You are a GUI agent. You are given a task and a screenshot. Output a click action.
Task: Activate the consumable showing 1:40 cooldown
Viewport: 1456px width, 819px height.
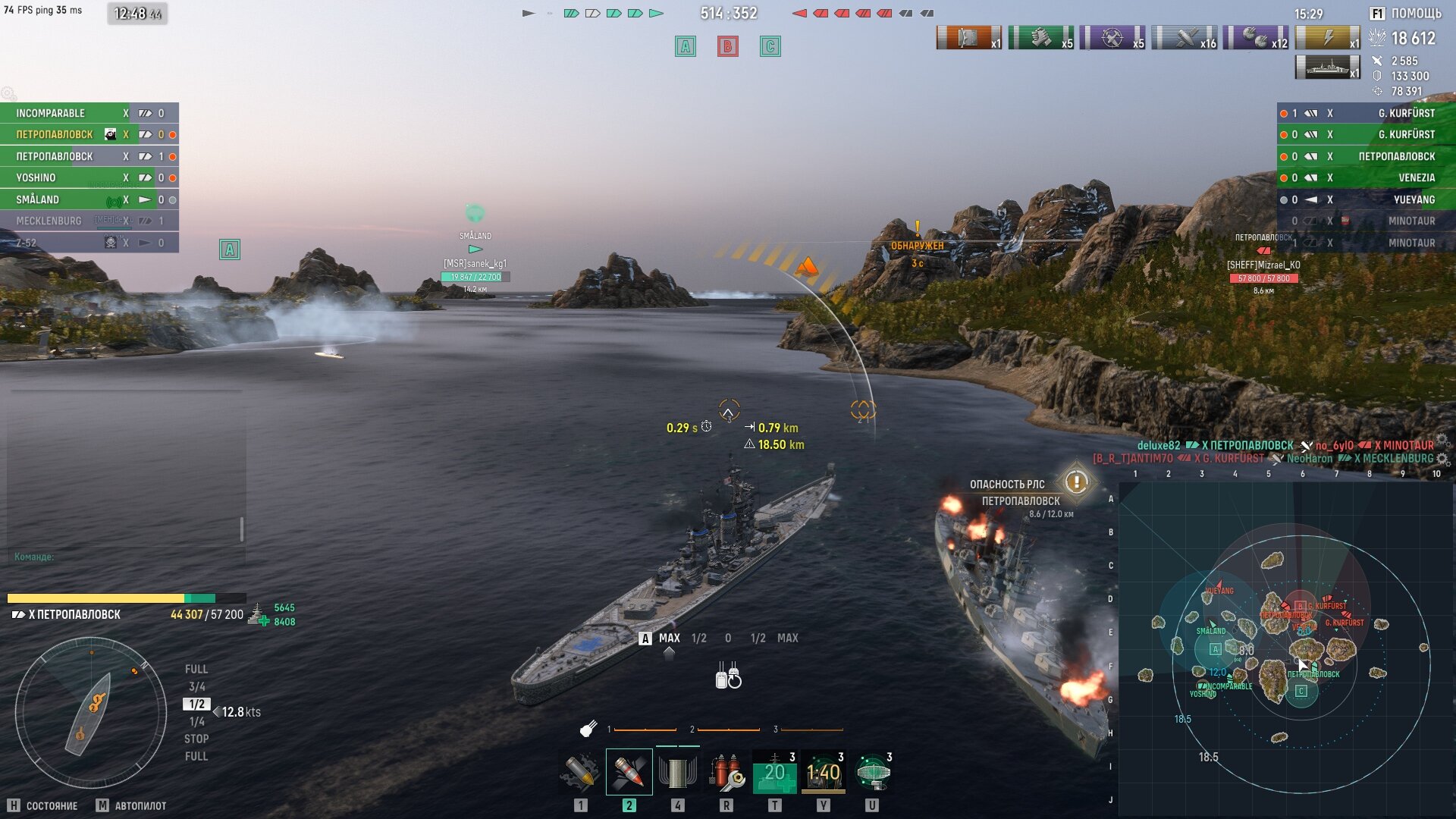pos(823,772)
